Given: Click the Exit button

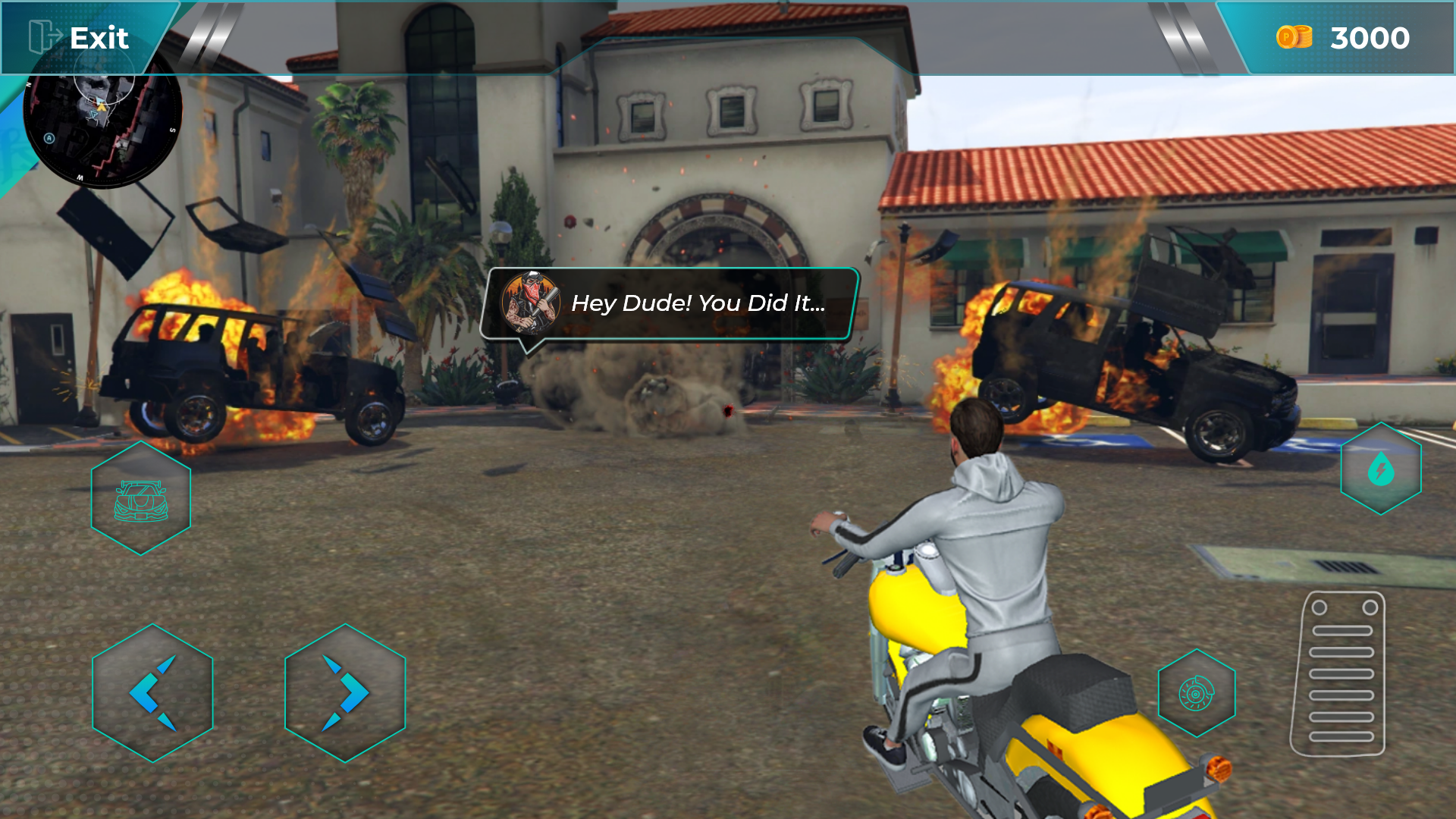Looking at the screenshot, I should click(99, 38).
